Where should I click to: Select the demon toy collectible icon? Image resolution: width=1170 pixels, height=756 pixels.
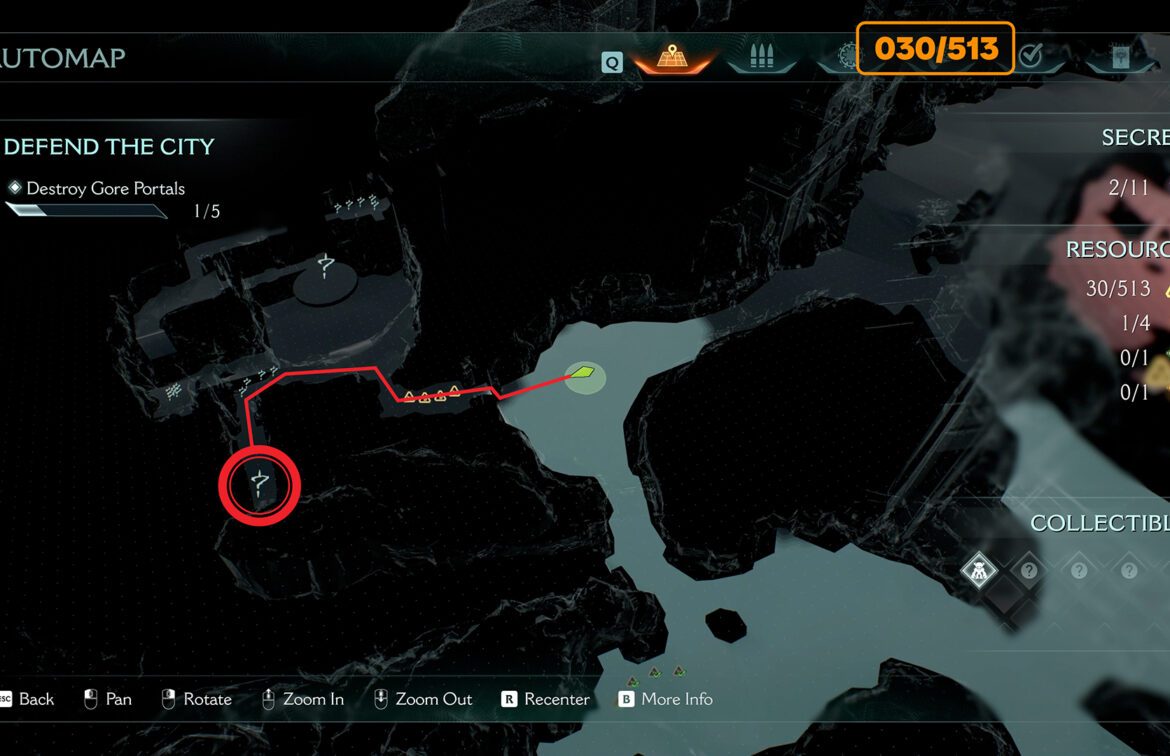click(978, 571)
